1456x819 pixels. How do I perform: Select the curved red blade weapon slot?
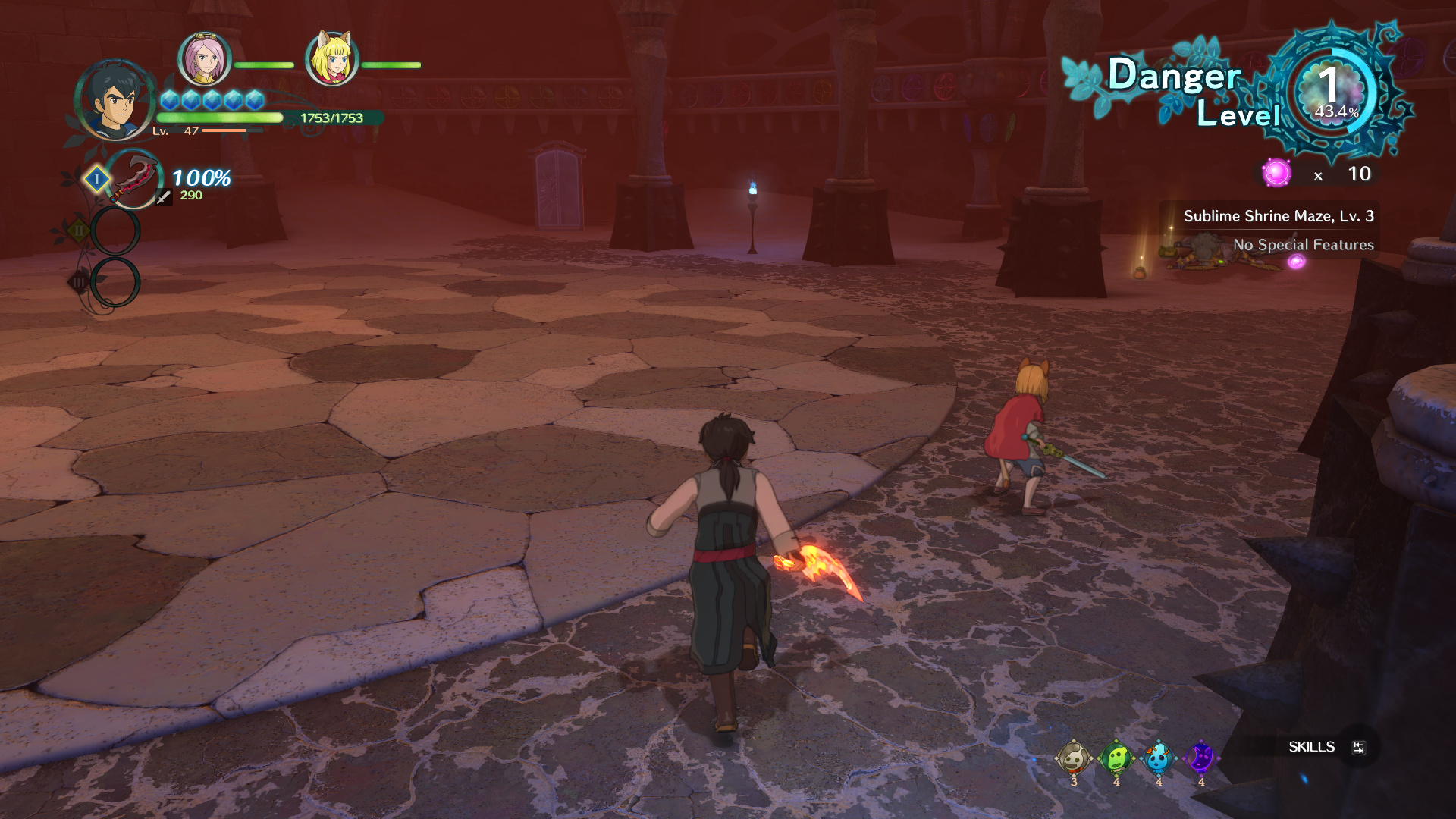(x=134, y=179)
